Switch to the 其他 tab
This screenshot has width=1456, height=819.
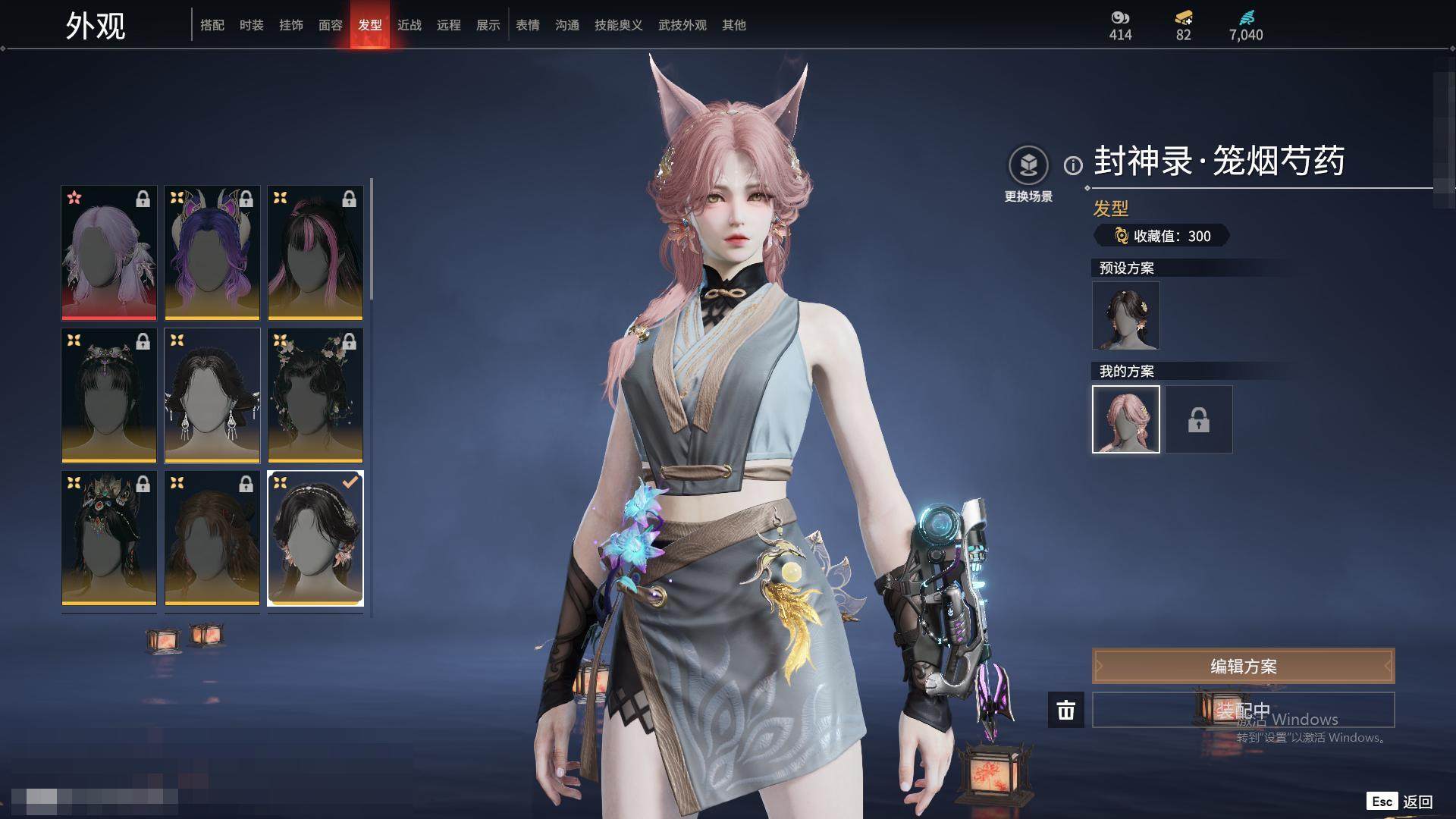coord(734,25)
